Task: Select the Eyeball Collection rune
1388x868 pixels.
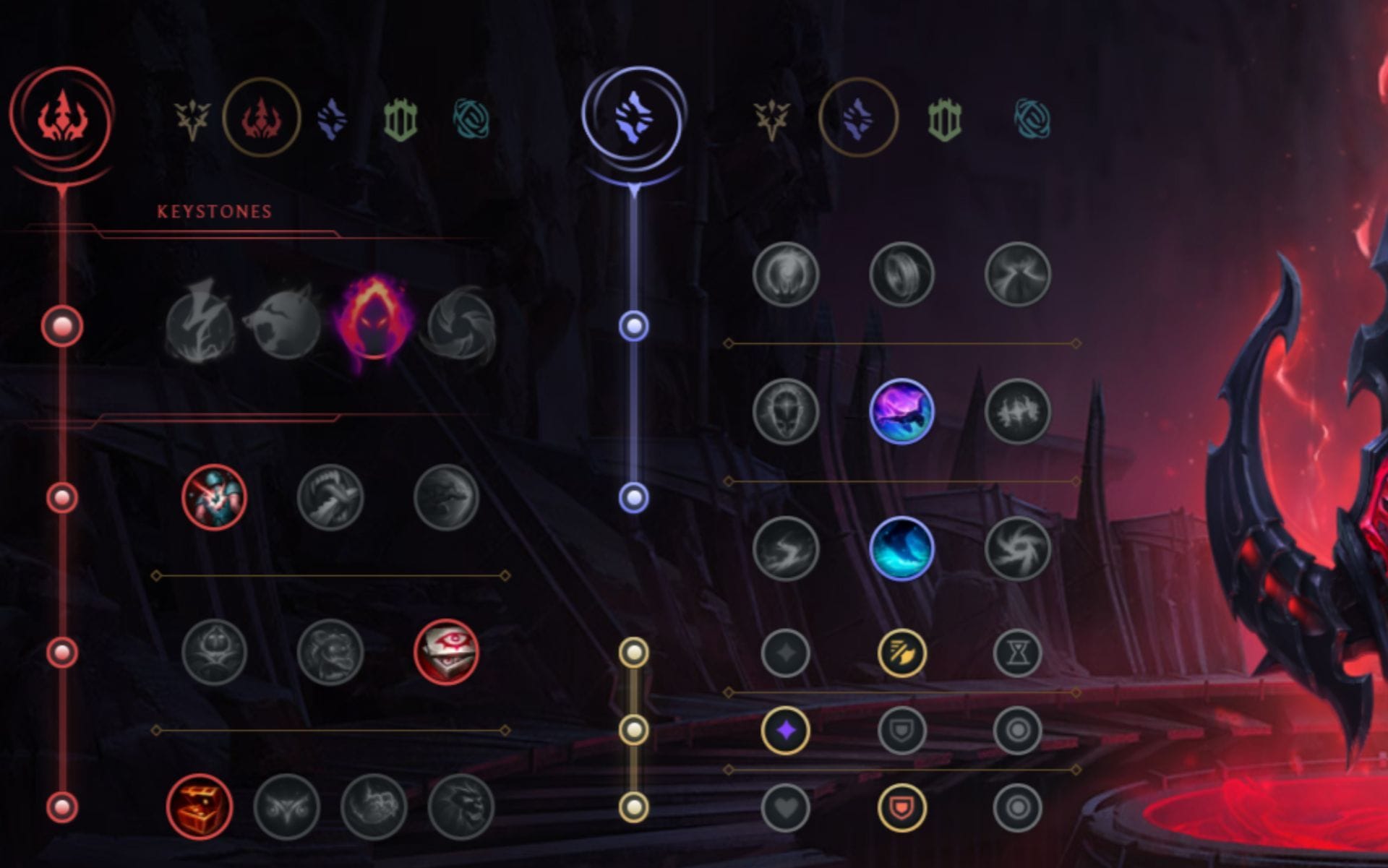Action: click(447, 652)
